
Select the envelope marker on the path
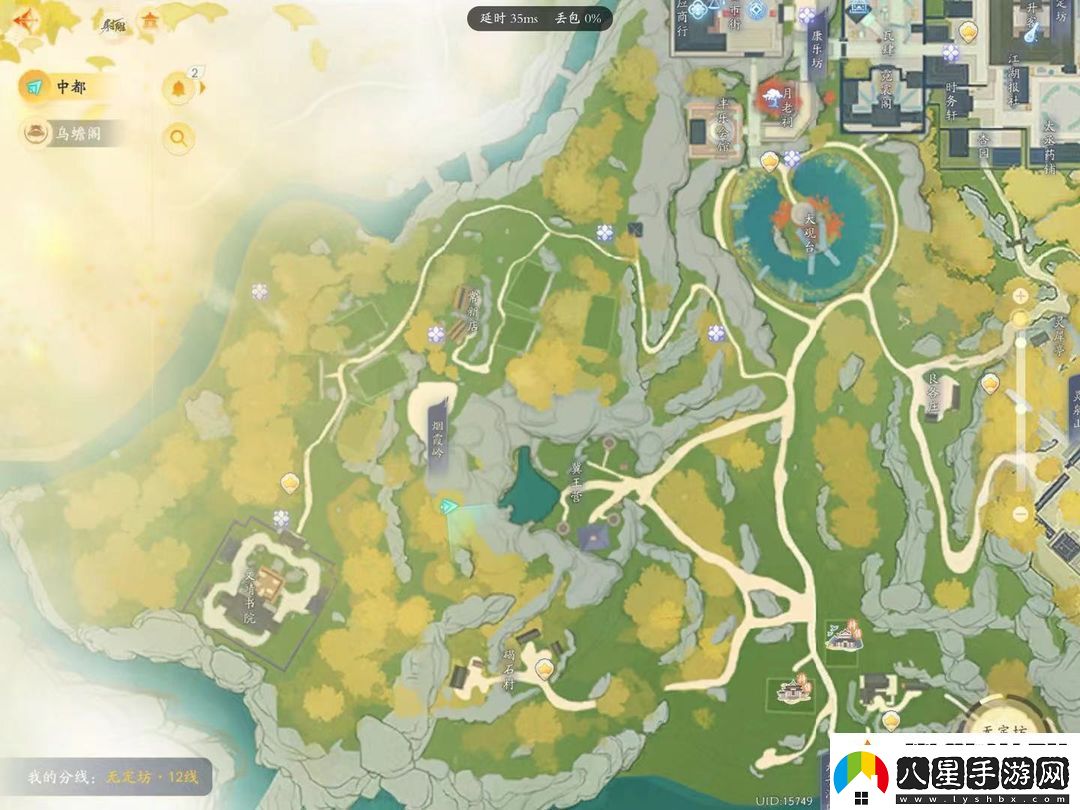pyautogui.click(x=634, y=230)
